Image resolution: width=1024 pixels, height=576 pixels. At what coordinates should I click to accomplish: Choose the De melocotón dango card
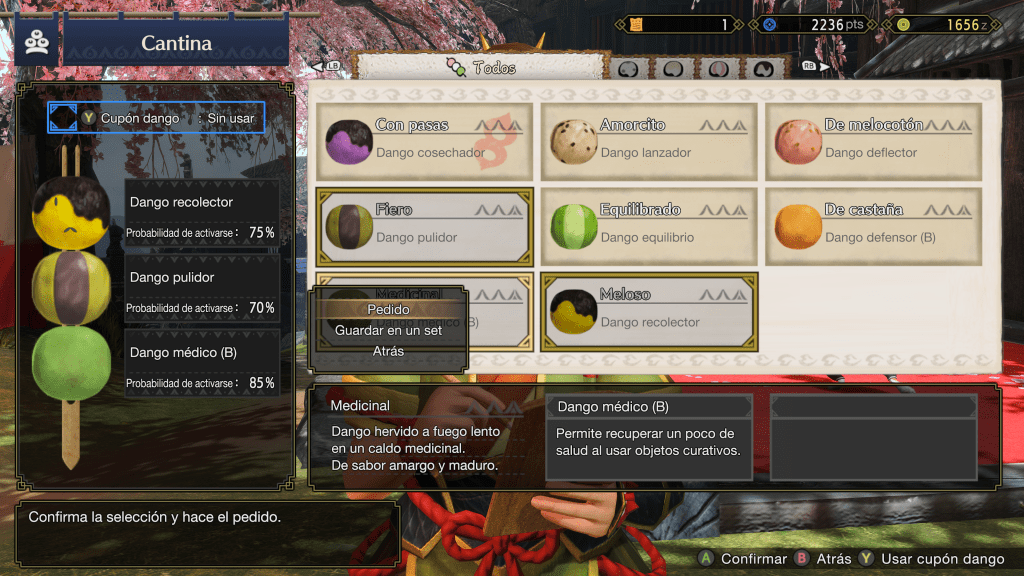(x=873, y=140)
